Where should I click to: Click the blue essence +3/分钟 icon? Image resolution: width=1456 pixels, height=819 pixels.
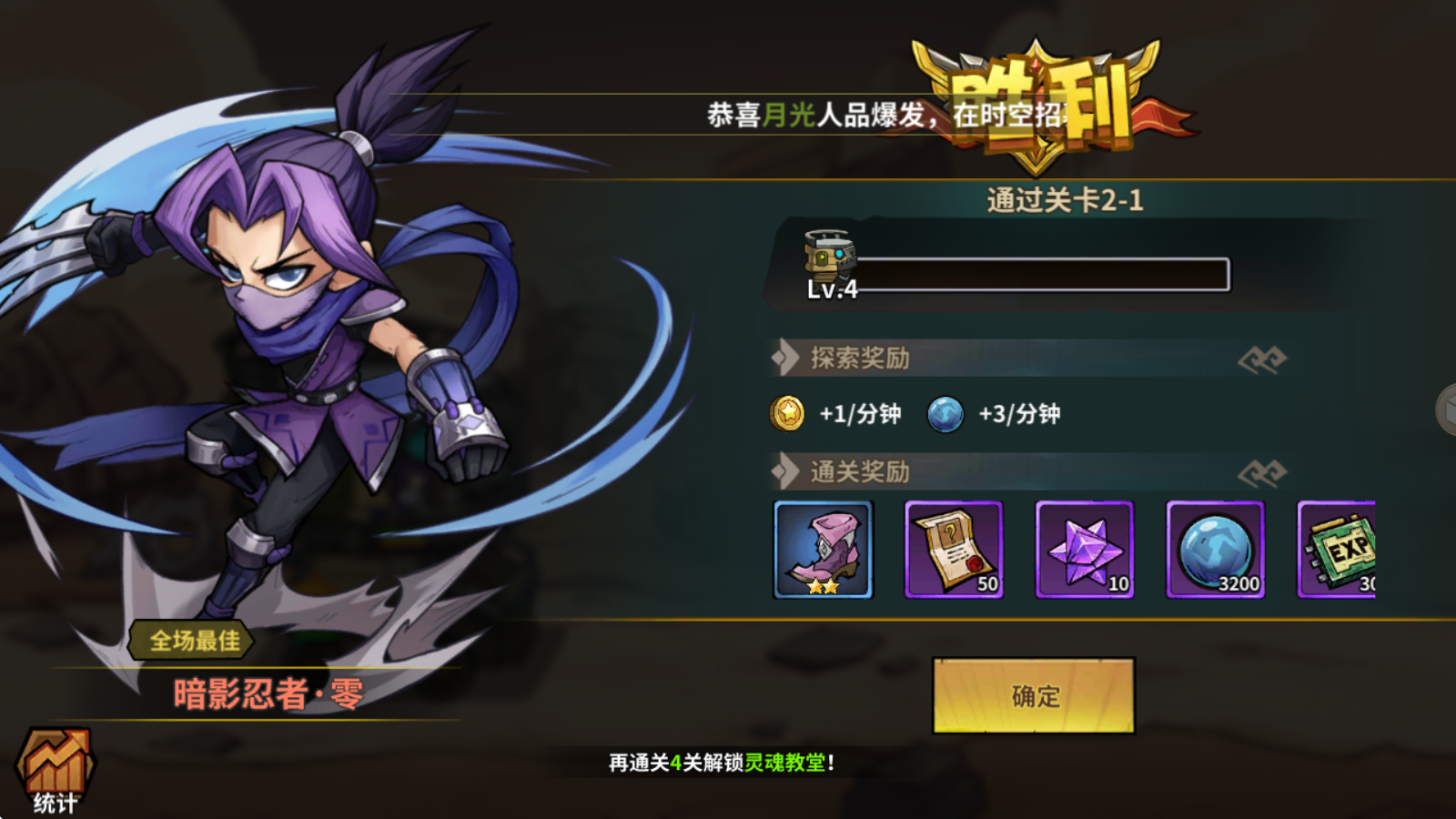(946, 413)
